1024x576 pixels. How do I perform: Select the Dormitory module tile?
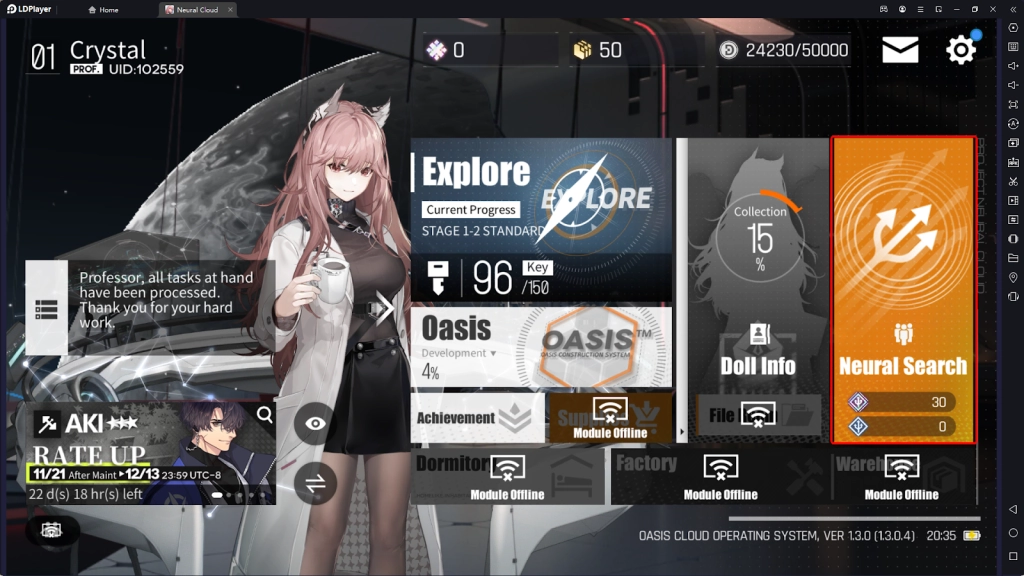508,475
